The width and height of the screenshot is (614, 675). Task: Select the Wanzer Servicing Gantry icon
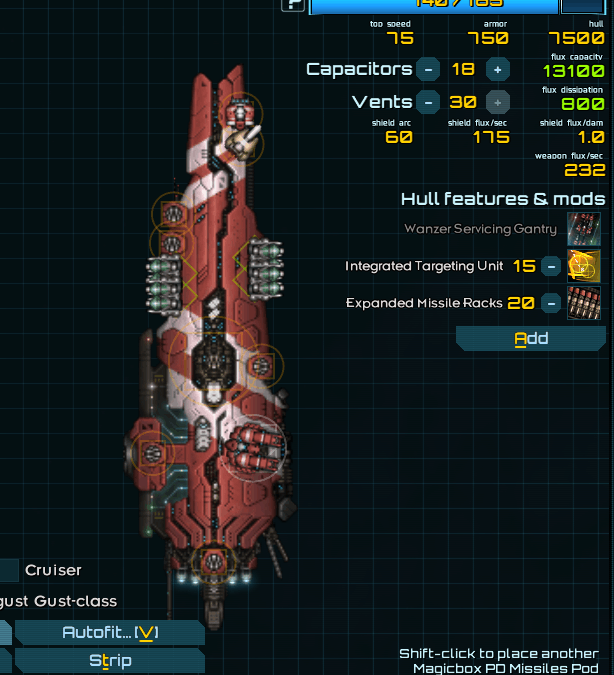[x=583, y=229]
